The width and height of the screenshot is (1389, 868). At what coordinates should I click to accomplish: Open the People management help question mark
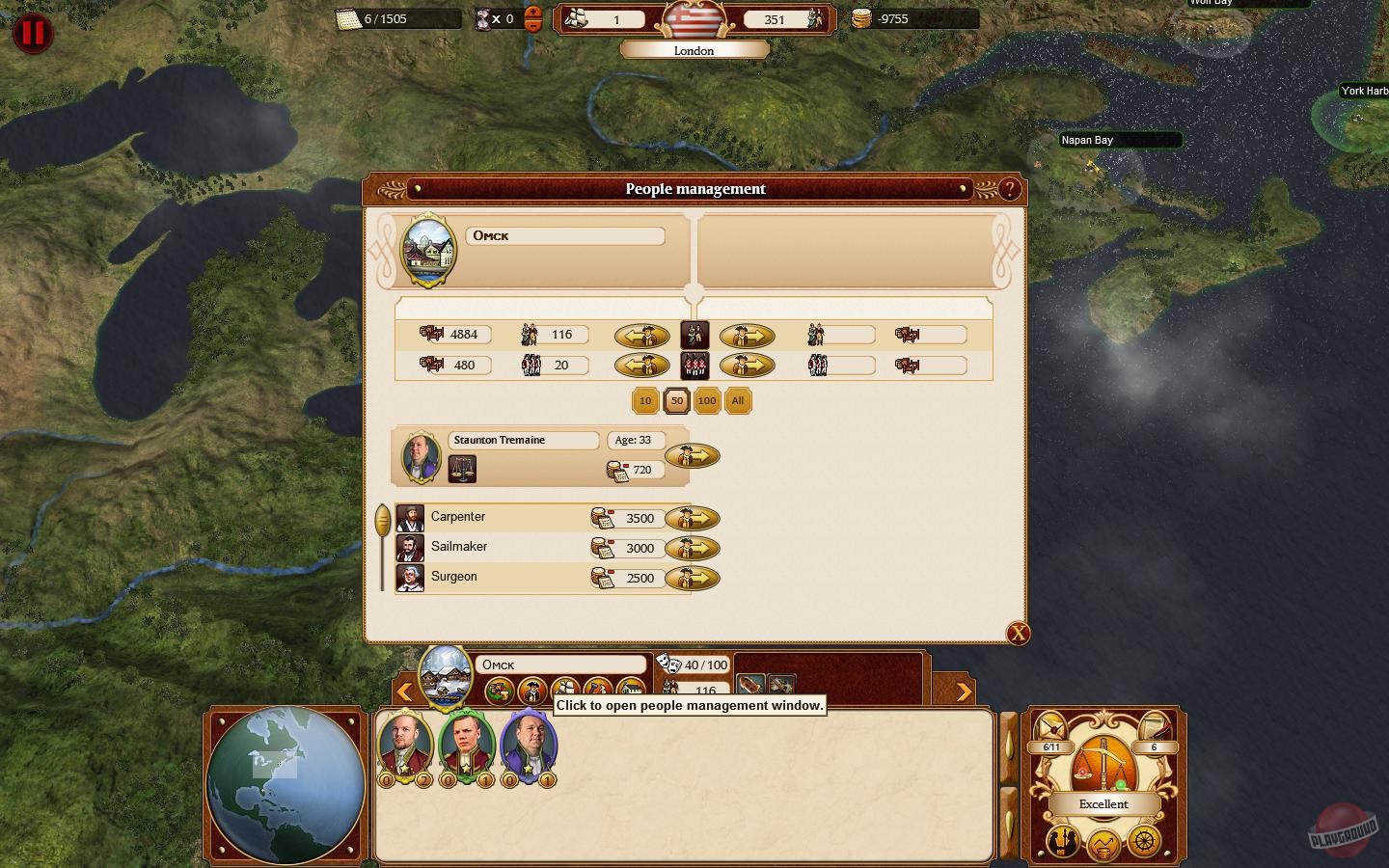1009,189
